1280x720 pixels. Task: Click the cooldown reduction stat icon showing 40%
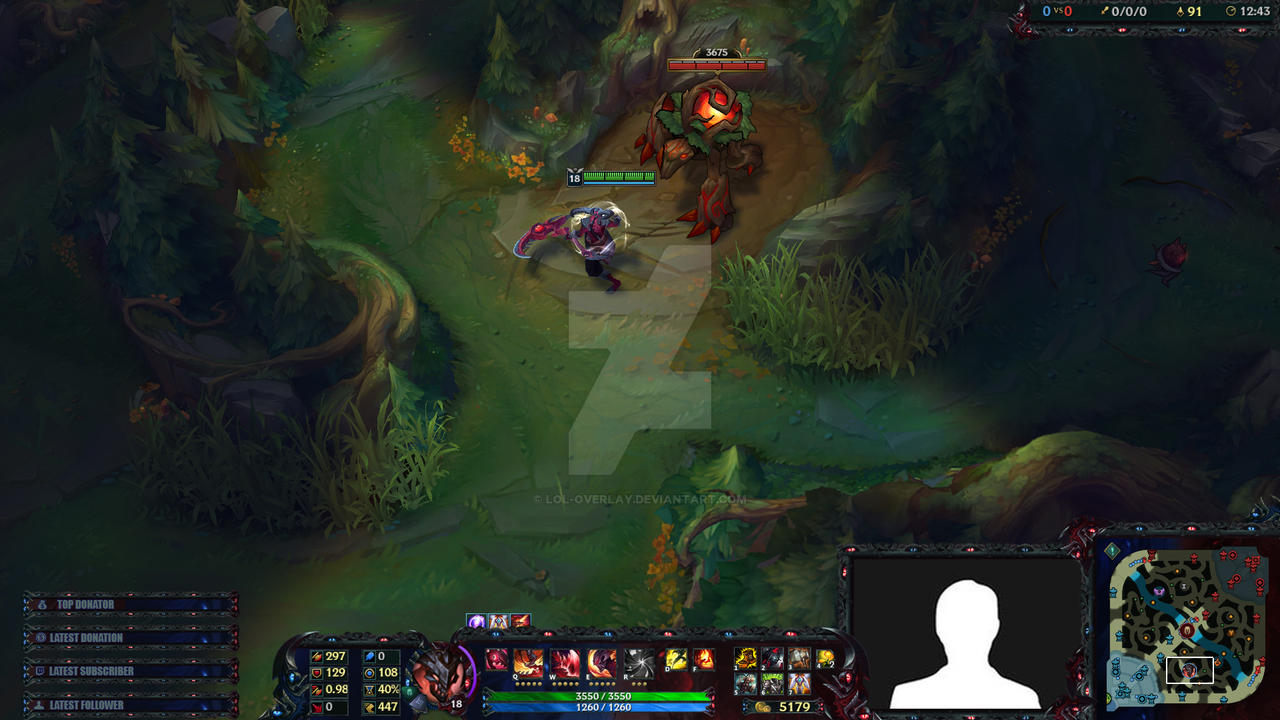[369, 690]
